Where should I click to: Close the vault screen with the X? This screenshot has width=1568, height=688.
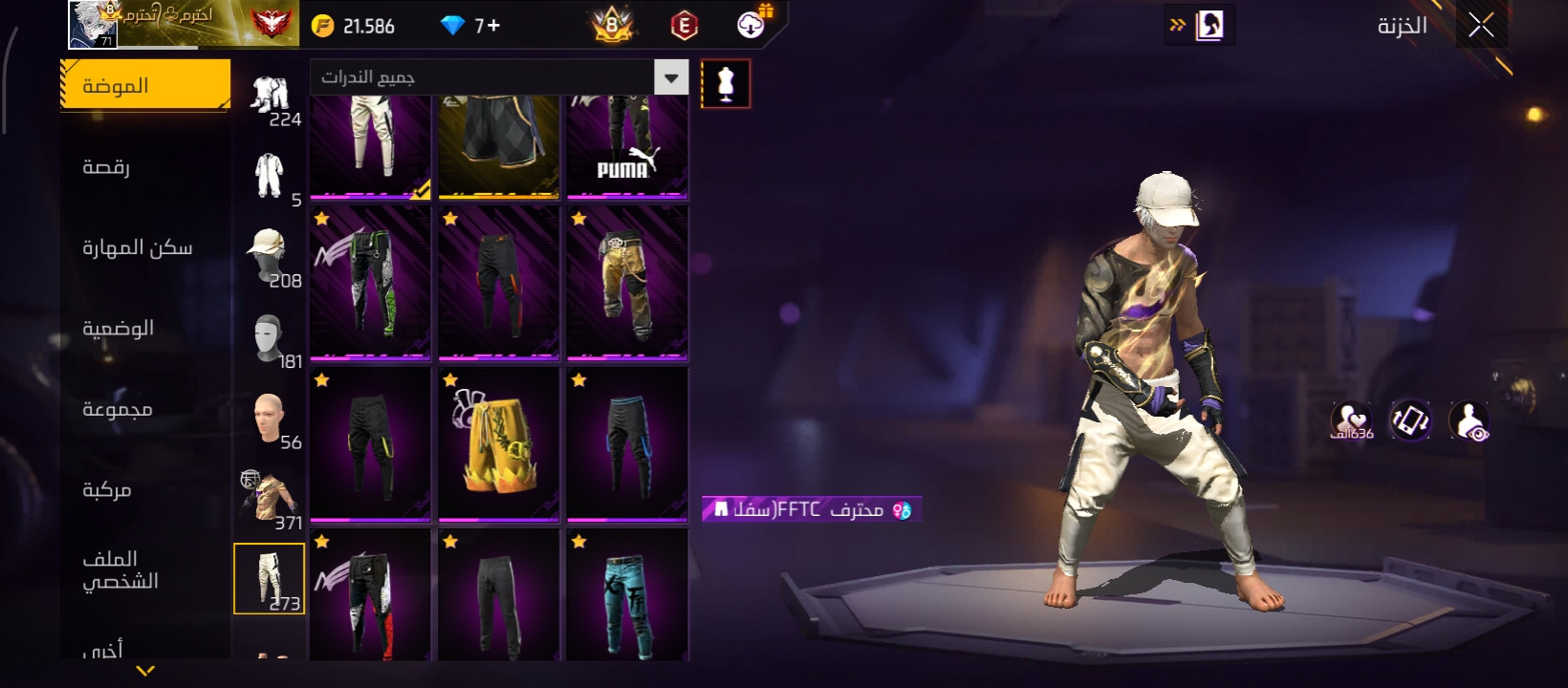(1481, 26)
